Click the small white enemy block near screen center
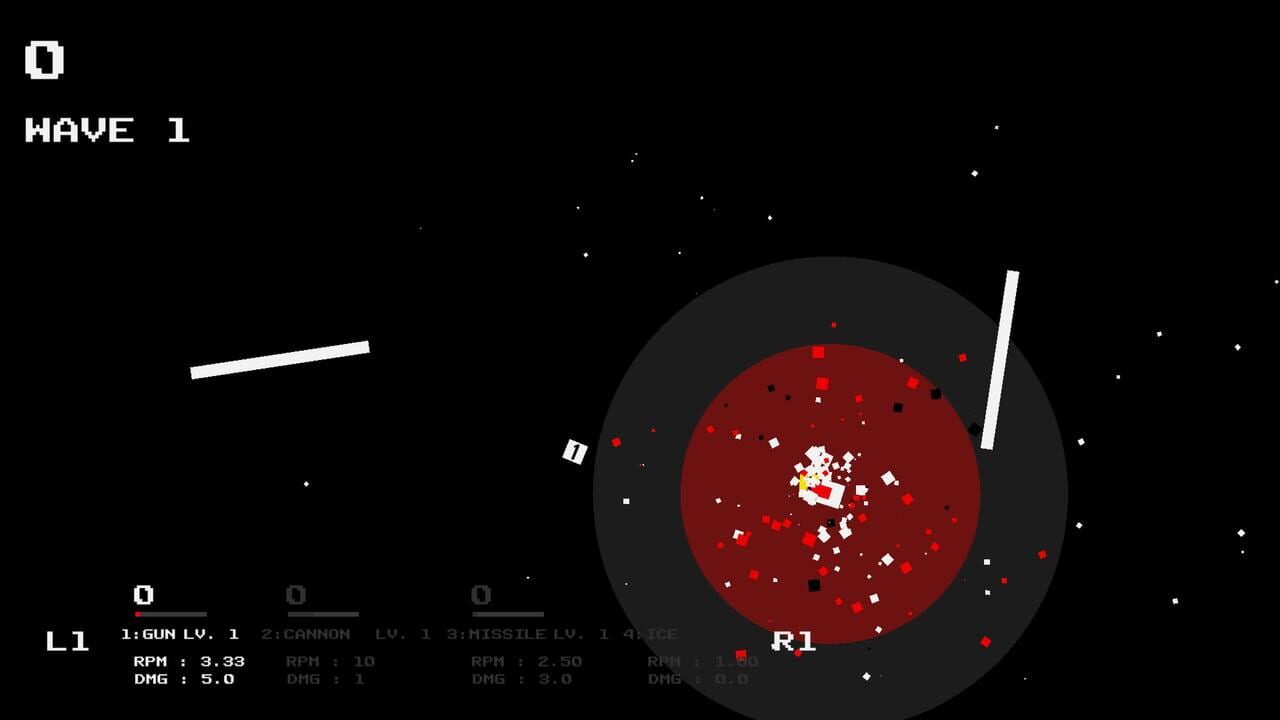 (x=573, y=451)
